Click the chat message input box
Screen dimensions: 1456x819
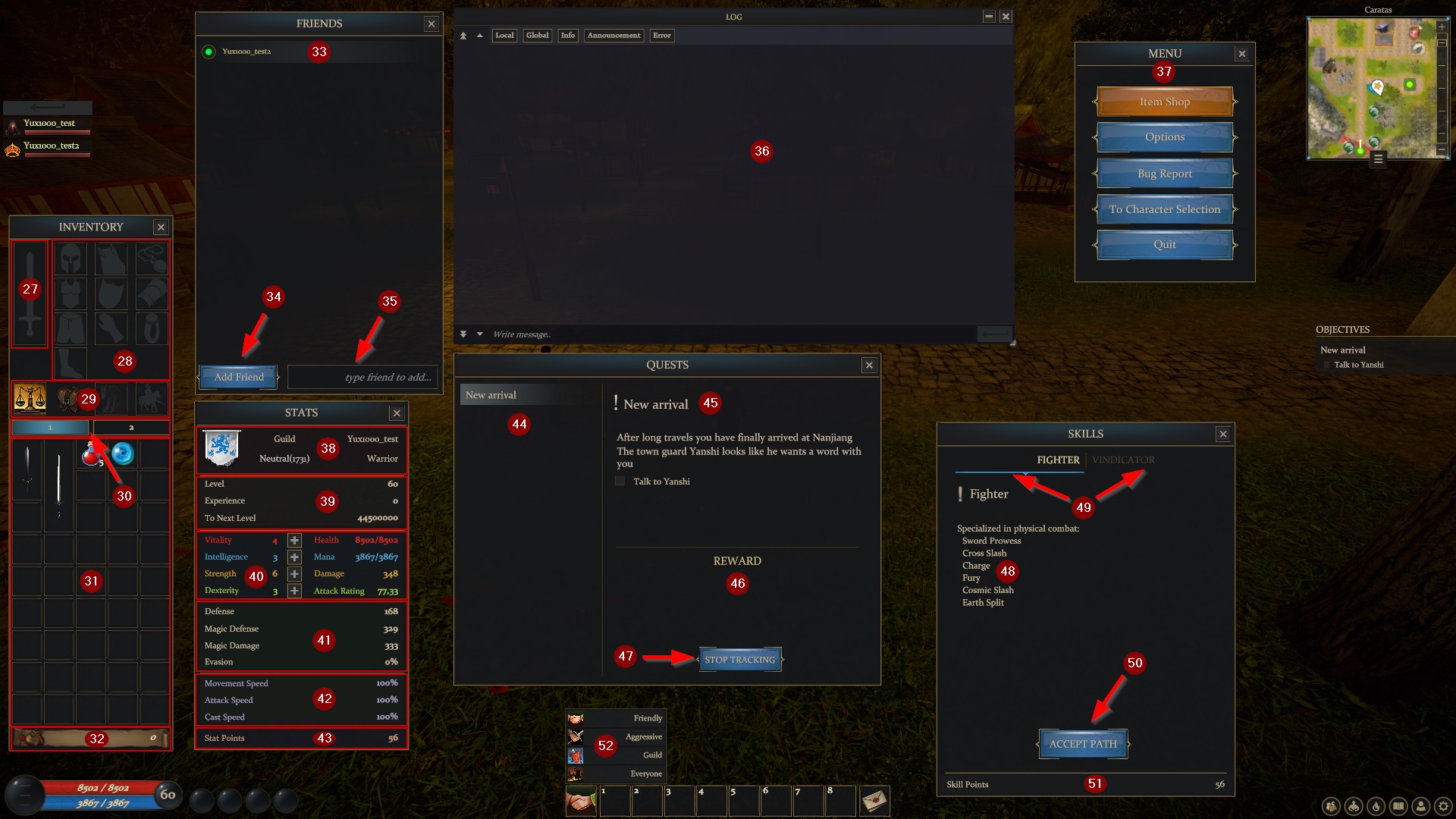tap(728, 334)
